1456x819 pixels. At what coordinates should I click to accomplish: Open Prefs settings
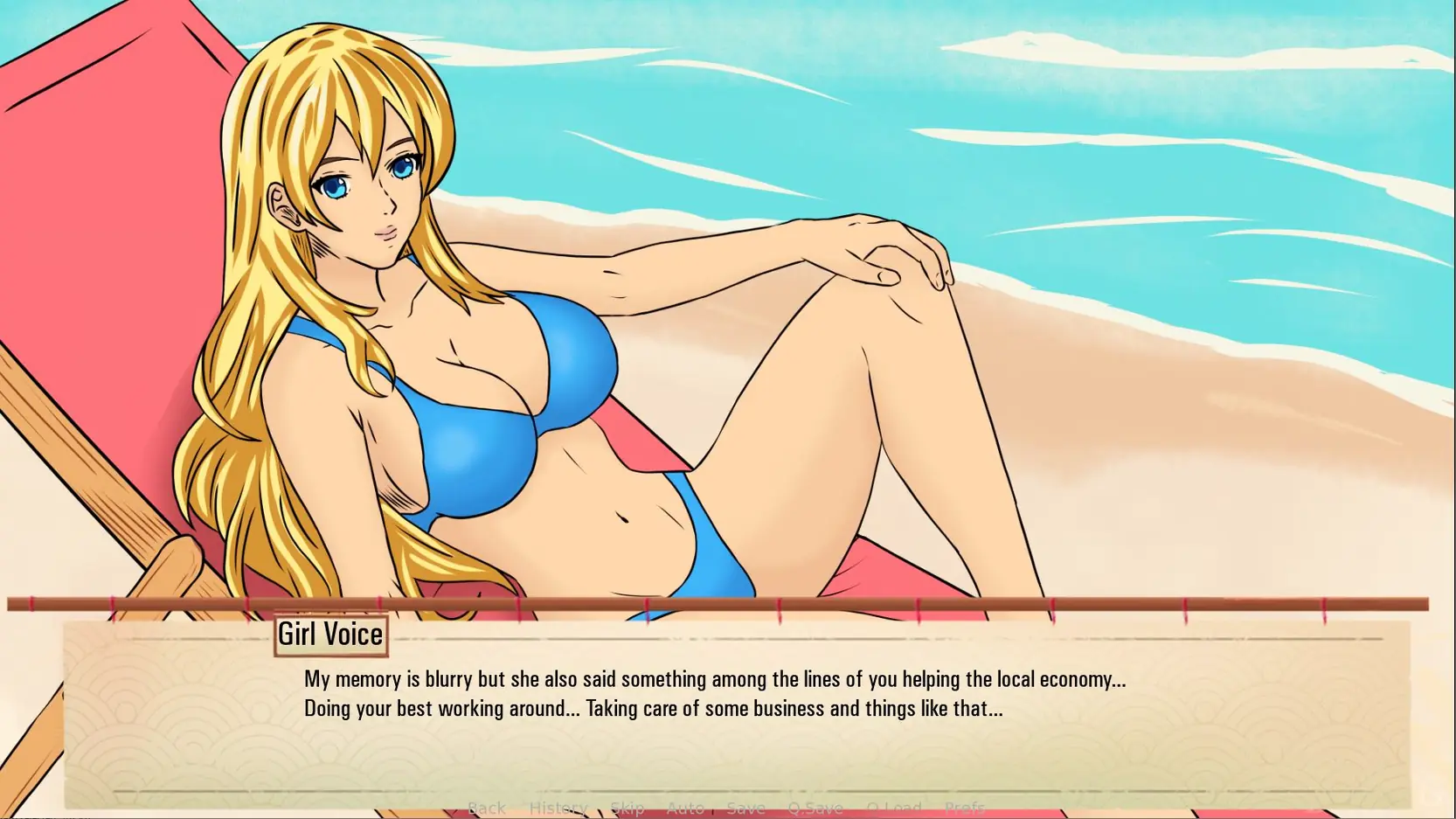[964, 809]
